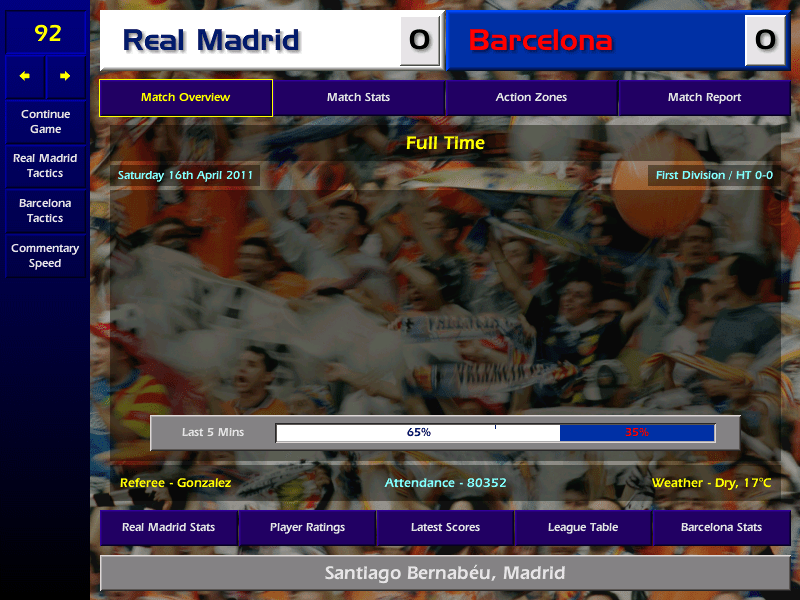Go forward with the right arrow button
Image resolution: width=800 pixels, height=600 pixels.
tap(65, 76)
